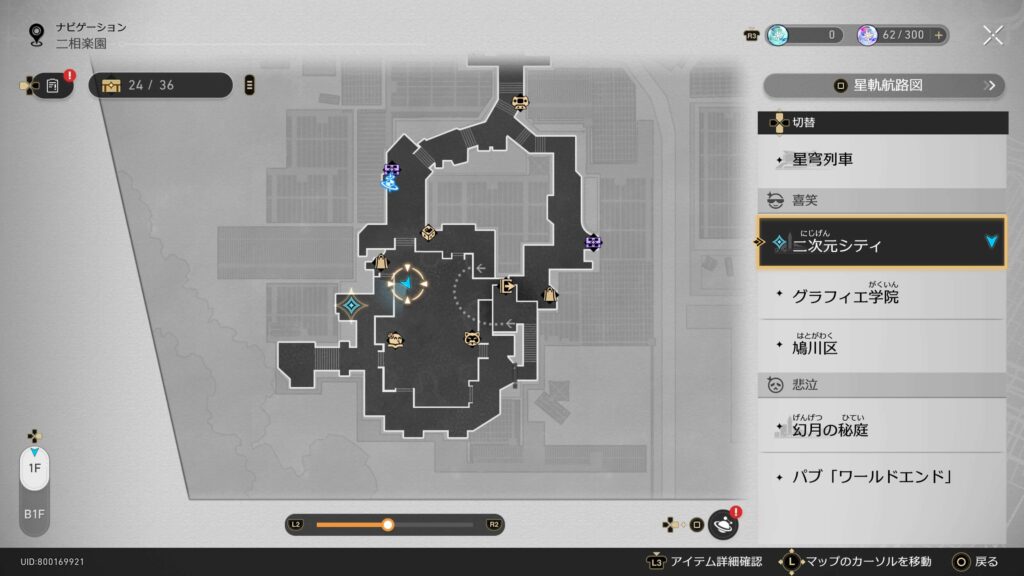Select the teal space anchor map marker
The height and width of the screenshot is (576, 1024).
(x=351, y=305)
